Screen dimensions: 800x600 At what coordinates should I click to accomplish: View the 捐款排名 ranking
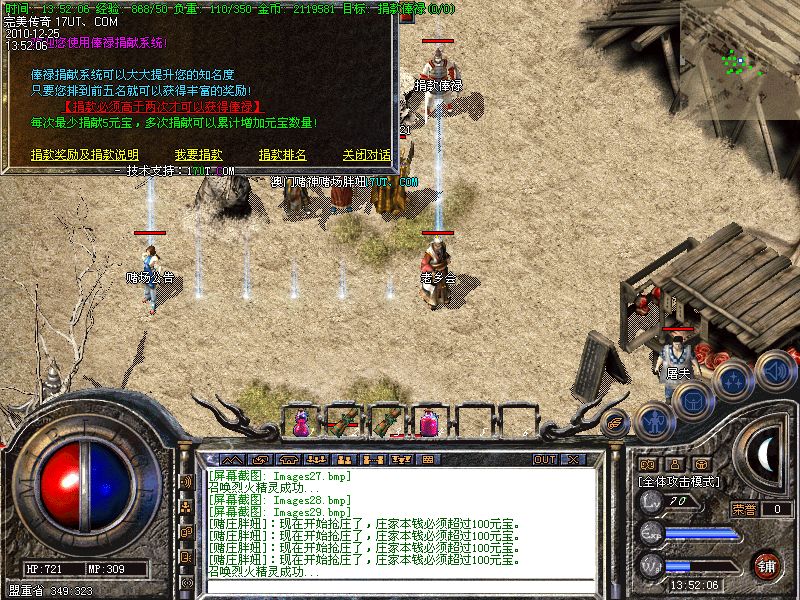(x=282, y=155)
